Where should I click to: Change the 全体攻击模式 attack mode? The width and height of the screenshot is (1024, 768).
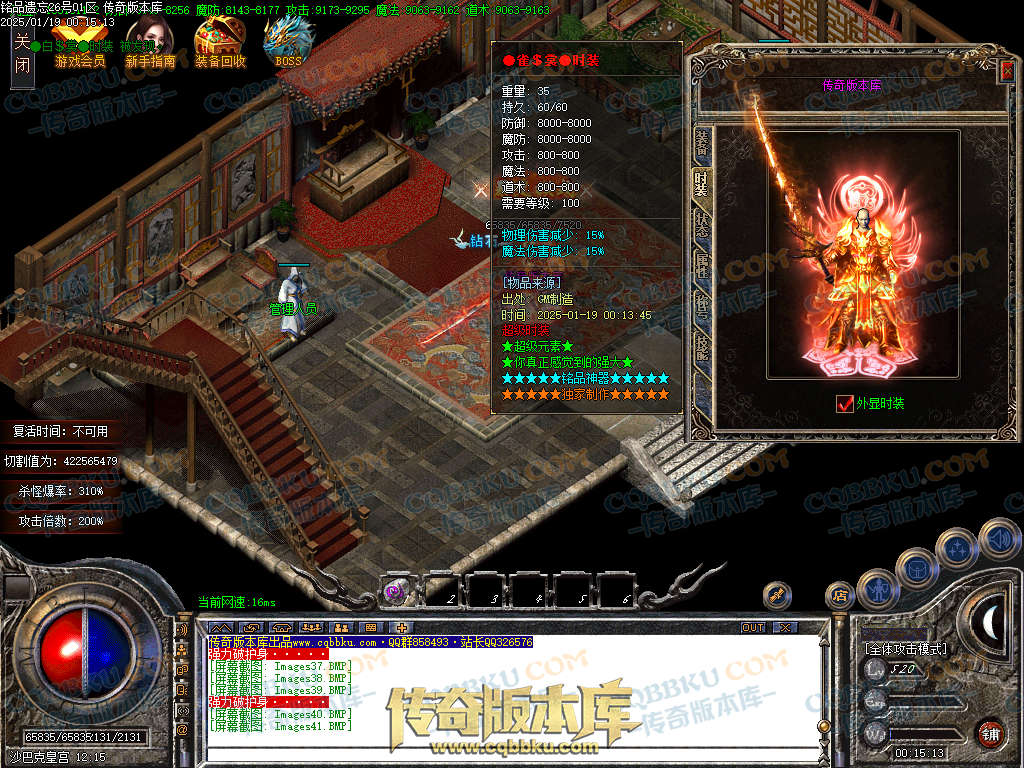(x=905, y=649)
